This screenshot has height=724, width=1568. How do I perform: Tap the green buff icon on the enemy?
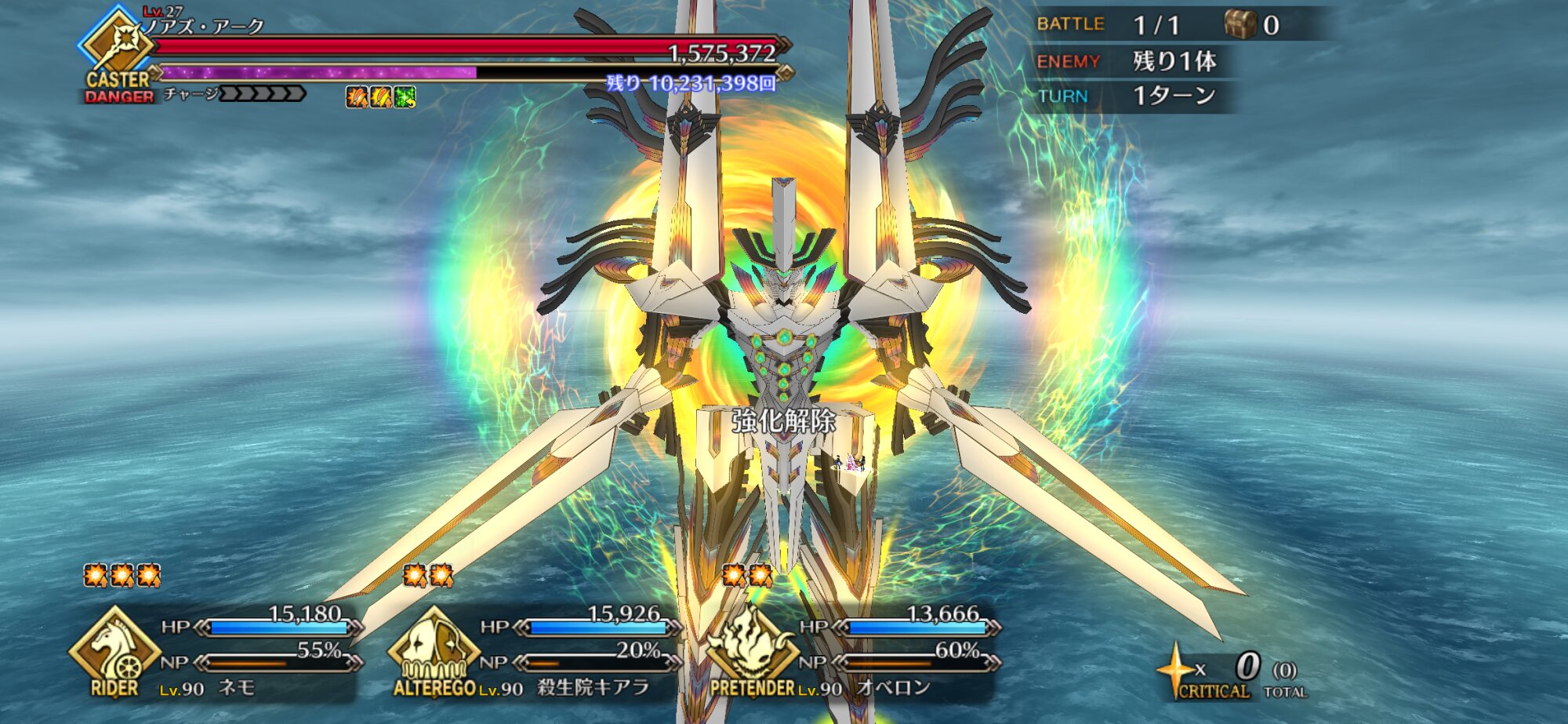point(405,97)
